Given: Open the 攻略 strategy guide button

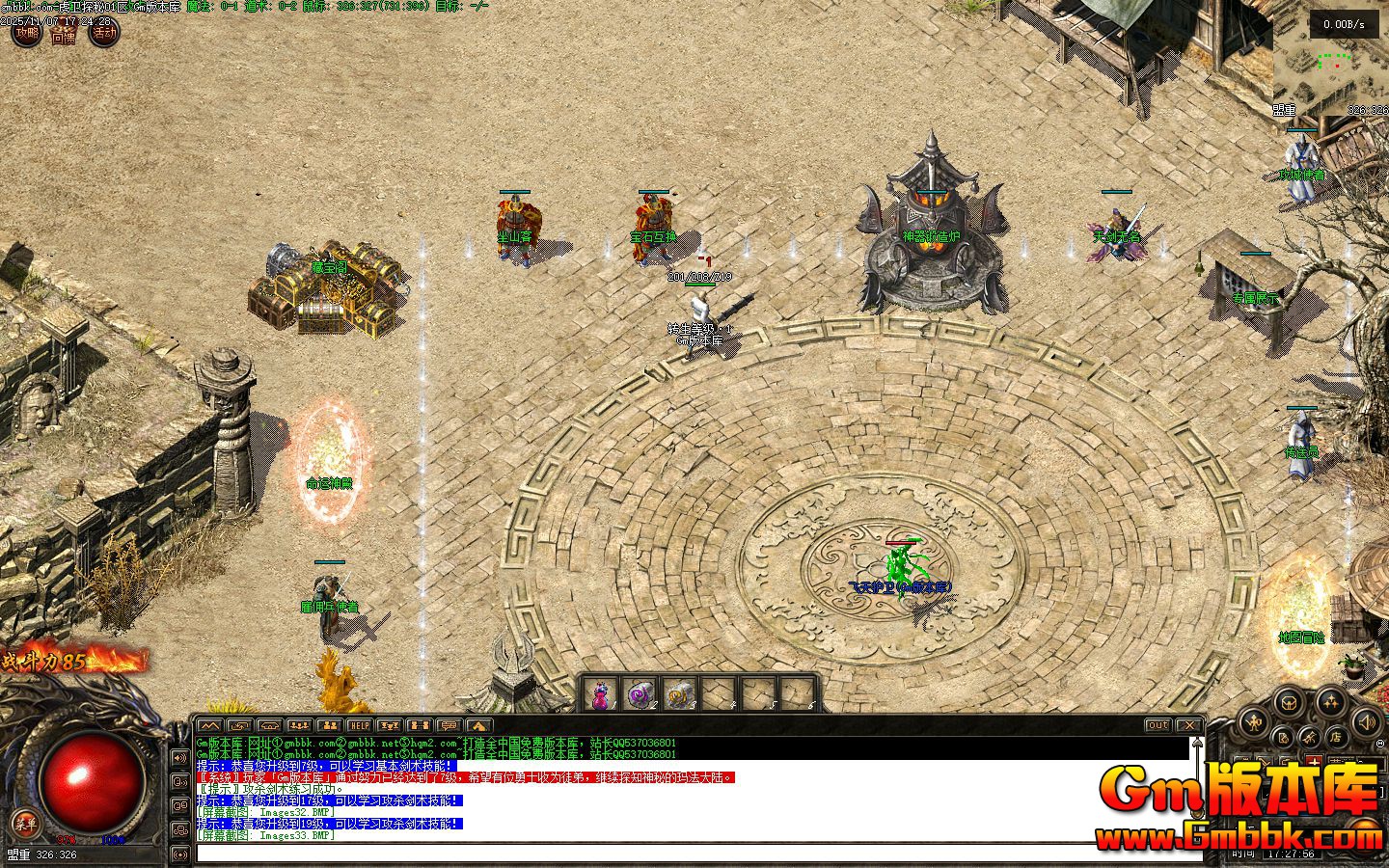Looking at the screenshot, I should coord(26,34).
